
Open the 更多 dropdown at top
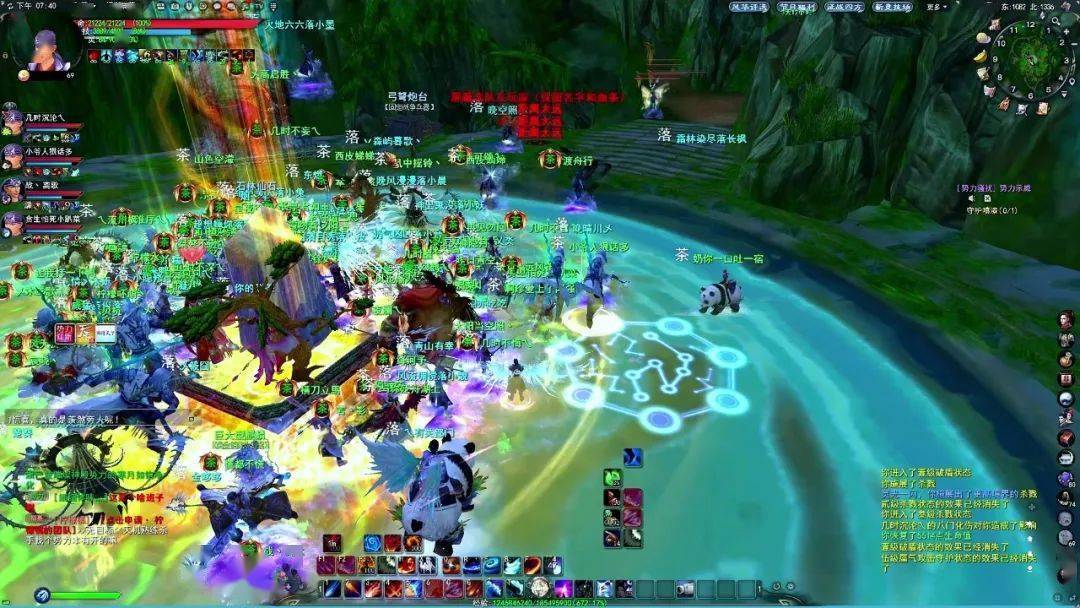[x=938, y=7]
